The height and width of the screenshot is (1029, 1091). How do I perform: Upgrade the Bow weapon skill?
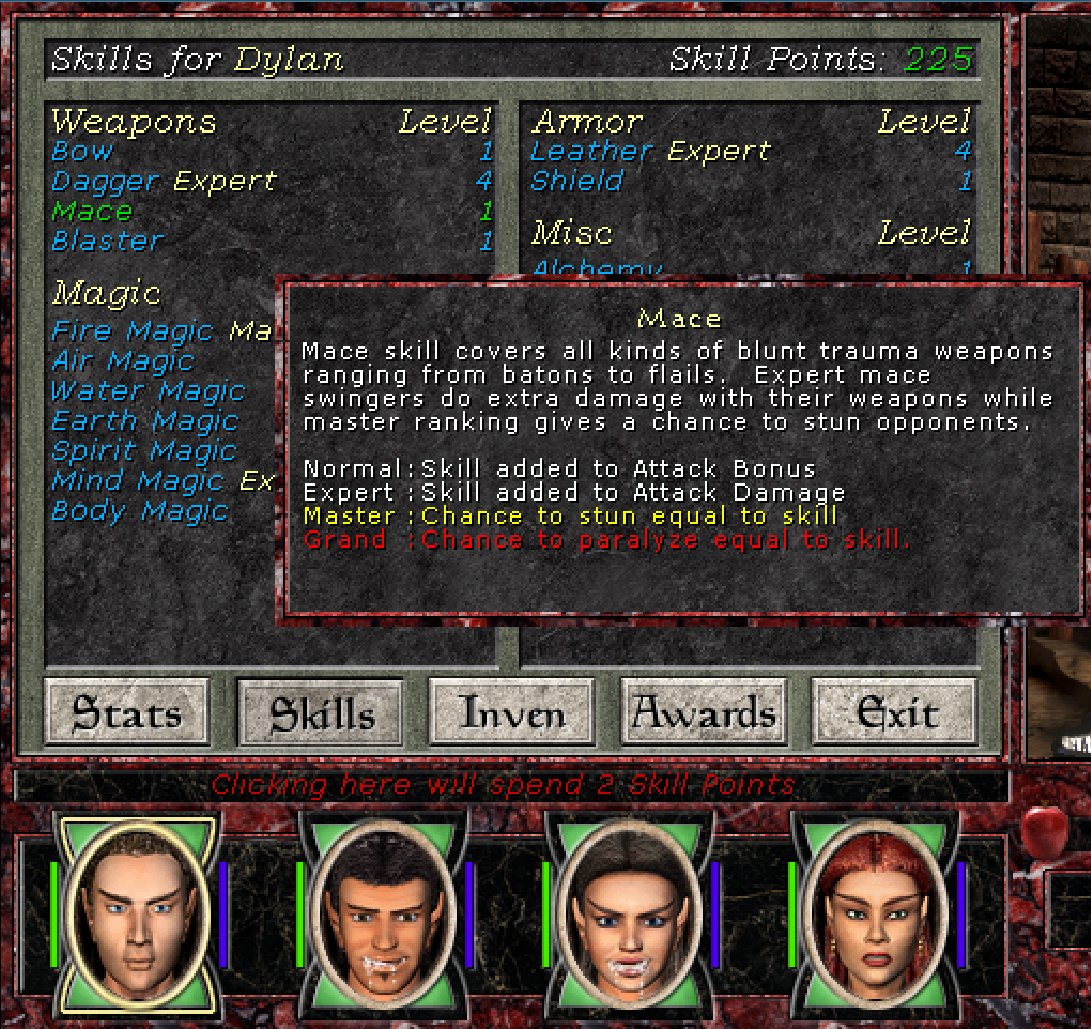tap(83, 152)
